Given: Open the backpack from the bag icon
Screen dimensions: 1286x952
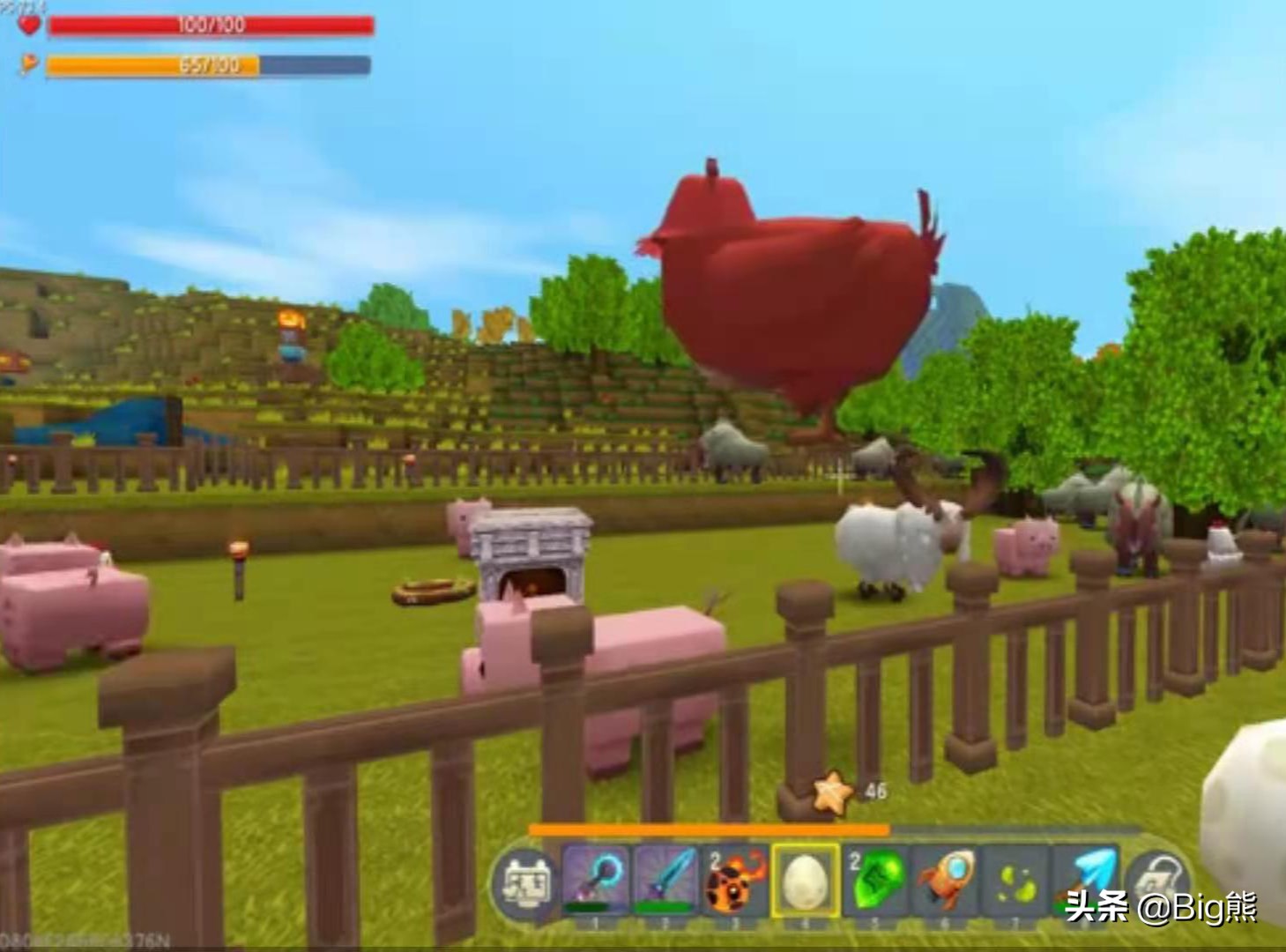Looking at the screenshot, I should 1156,880.
